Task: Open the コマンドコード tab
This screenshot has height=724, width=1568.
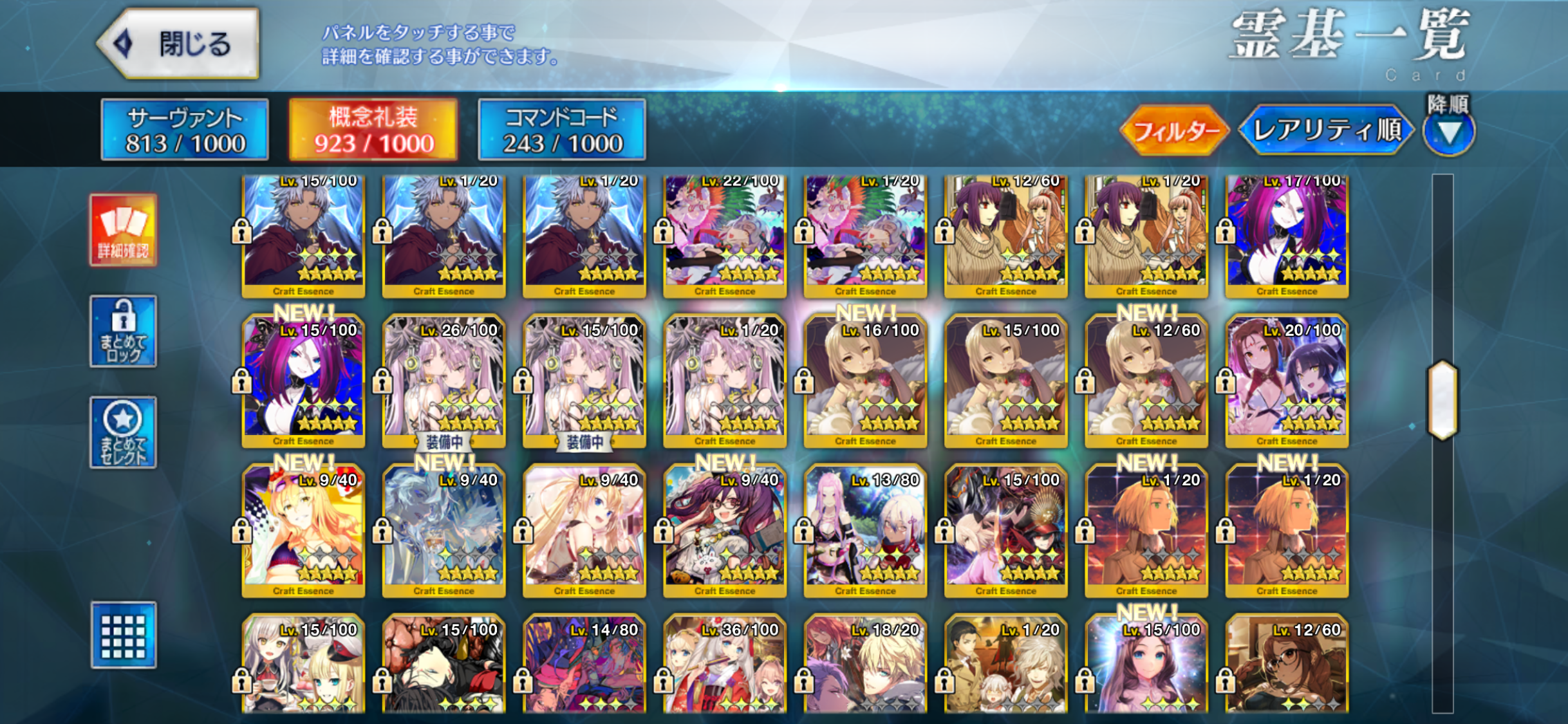Action: pos(562,129)
